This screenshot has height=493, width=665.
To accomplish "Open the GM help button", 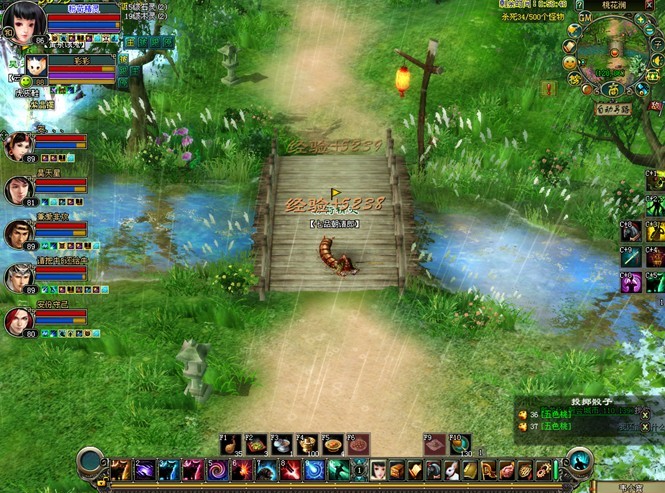I will coord(585,17).
